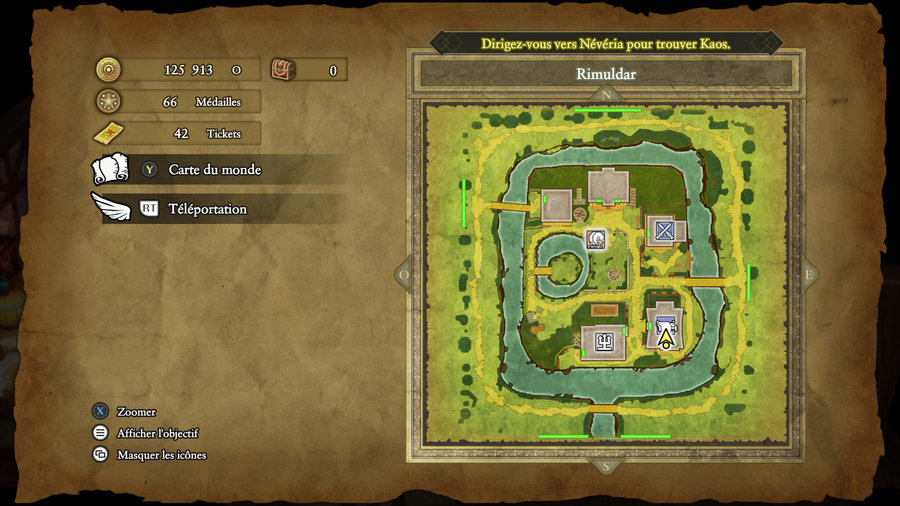Hide map icons with Masquer les icônes
900x506 pixels.
coord(161,455)
